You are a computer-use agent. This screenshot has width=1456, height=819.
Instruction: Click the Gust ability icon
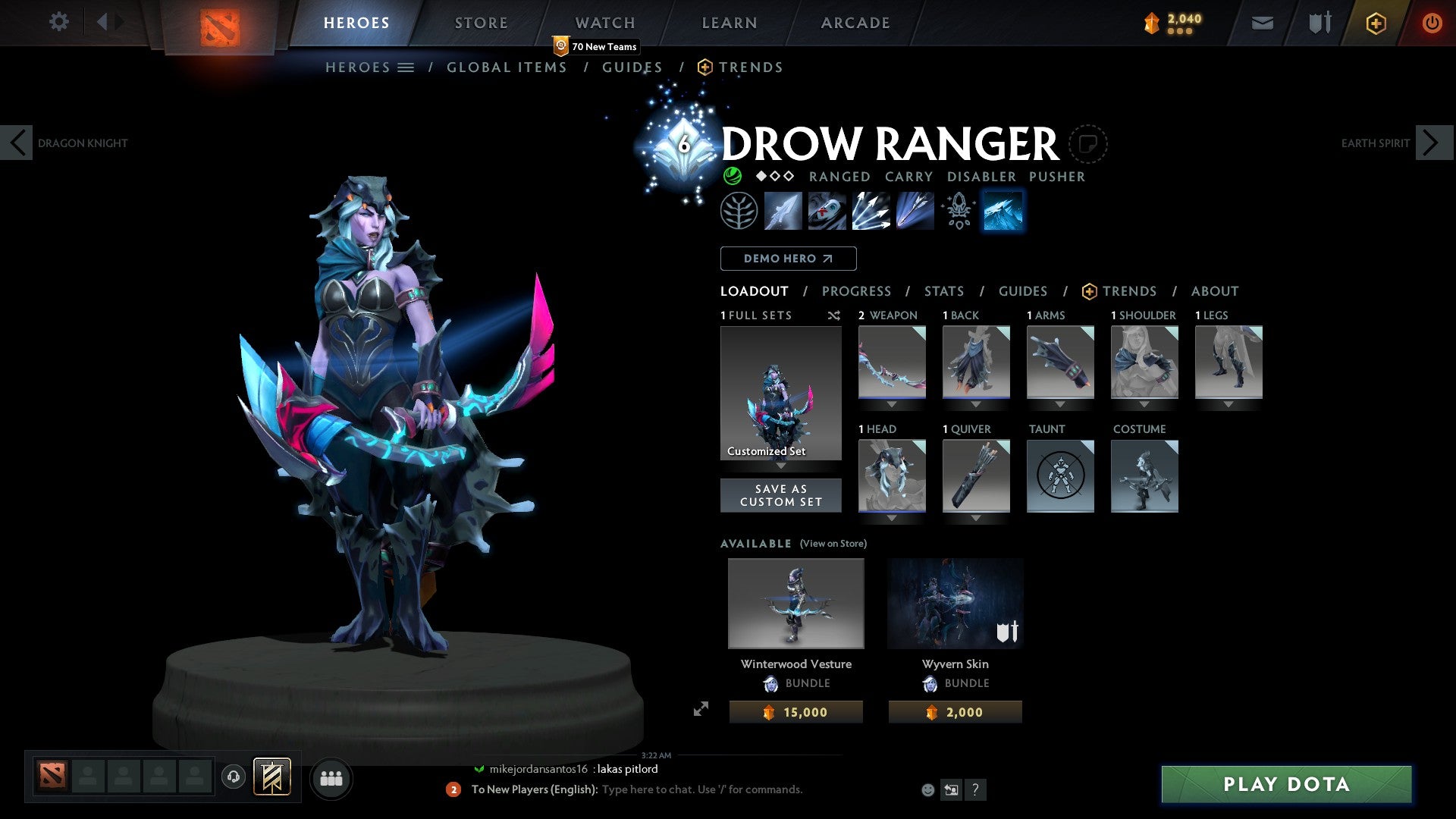coord(827,211)
